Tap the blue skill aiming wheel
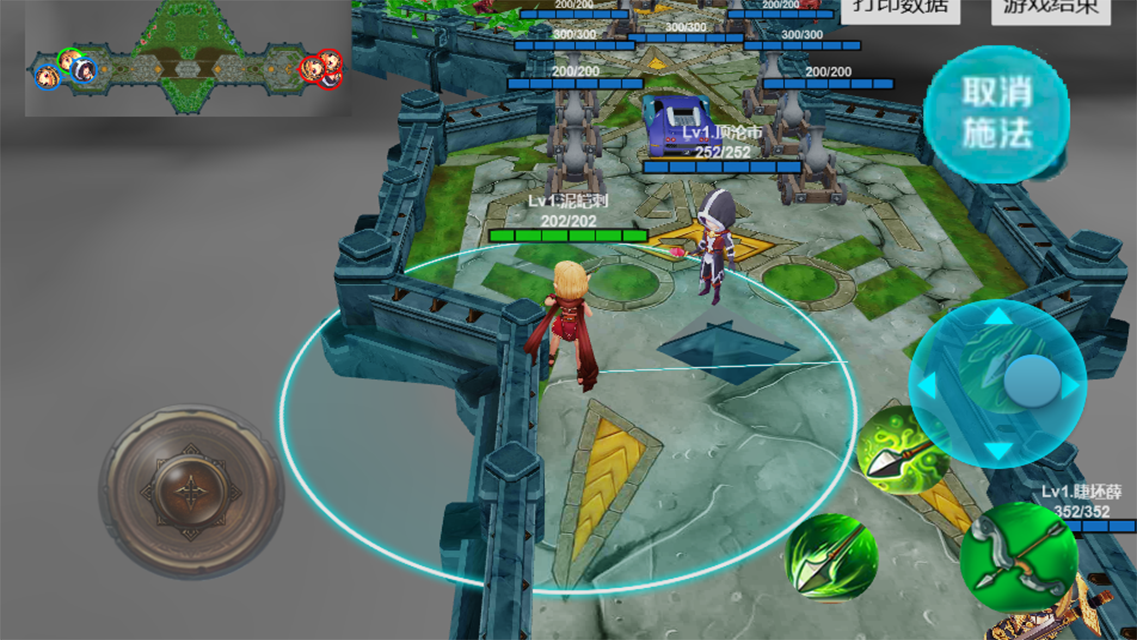This screenshot has width=1137, height=640. (x=998, y=383)
